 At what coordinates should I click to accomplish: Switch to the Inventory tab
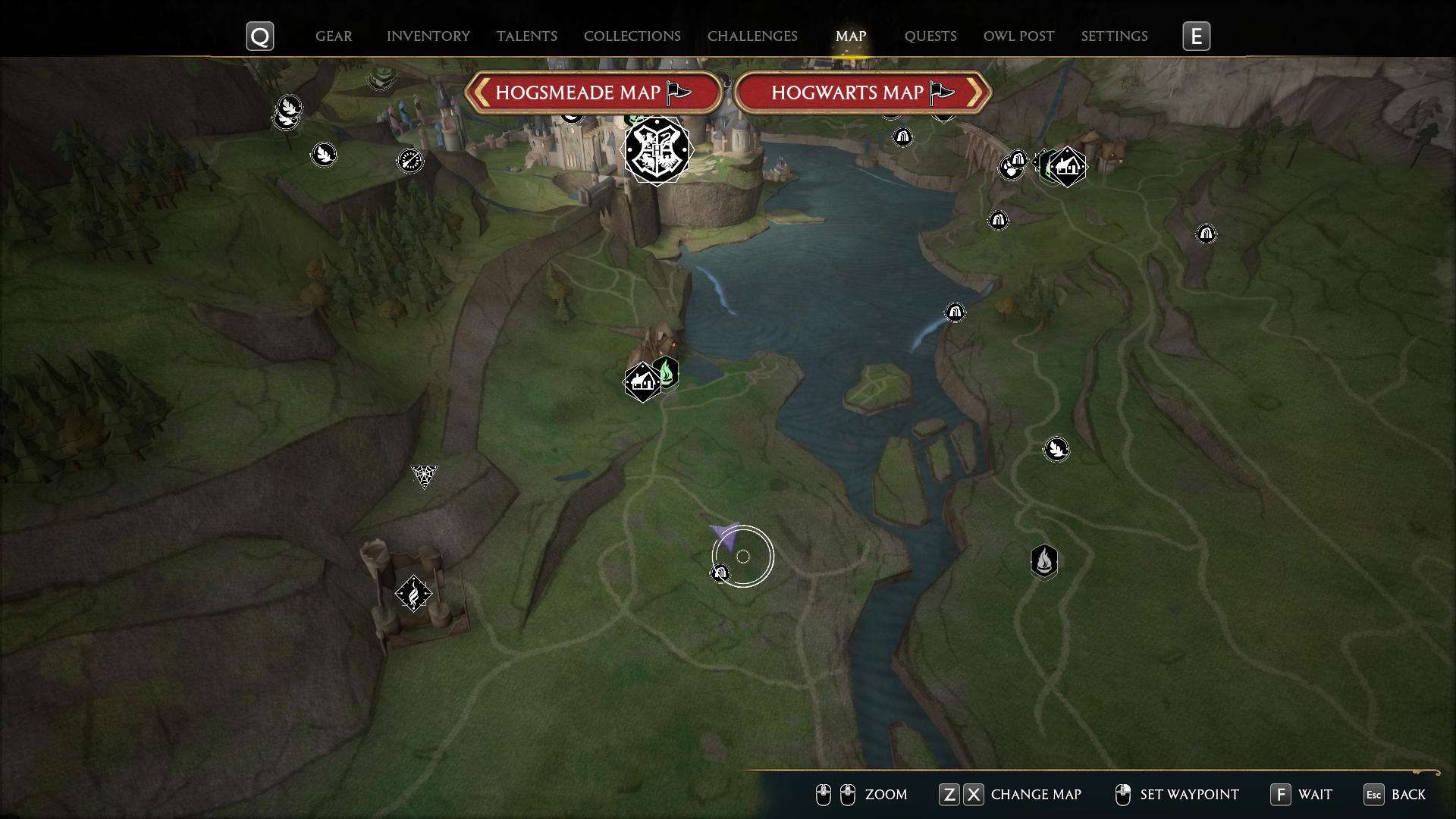(x=428, y=36)
